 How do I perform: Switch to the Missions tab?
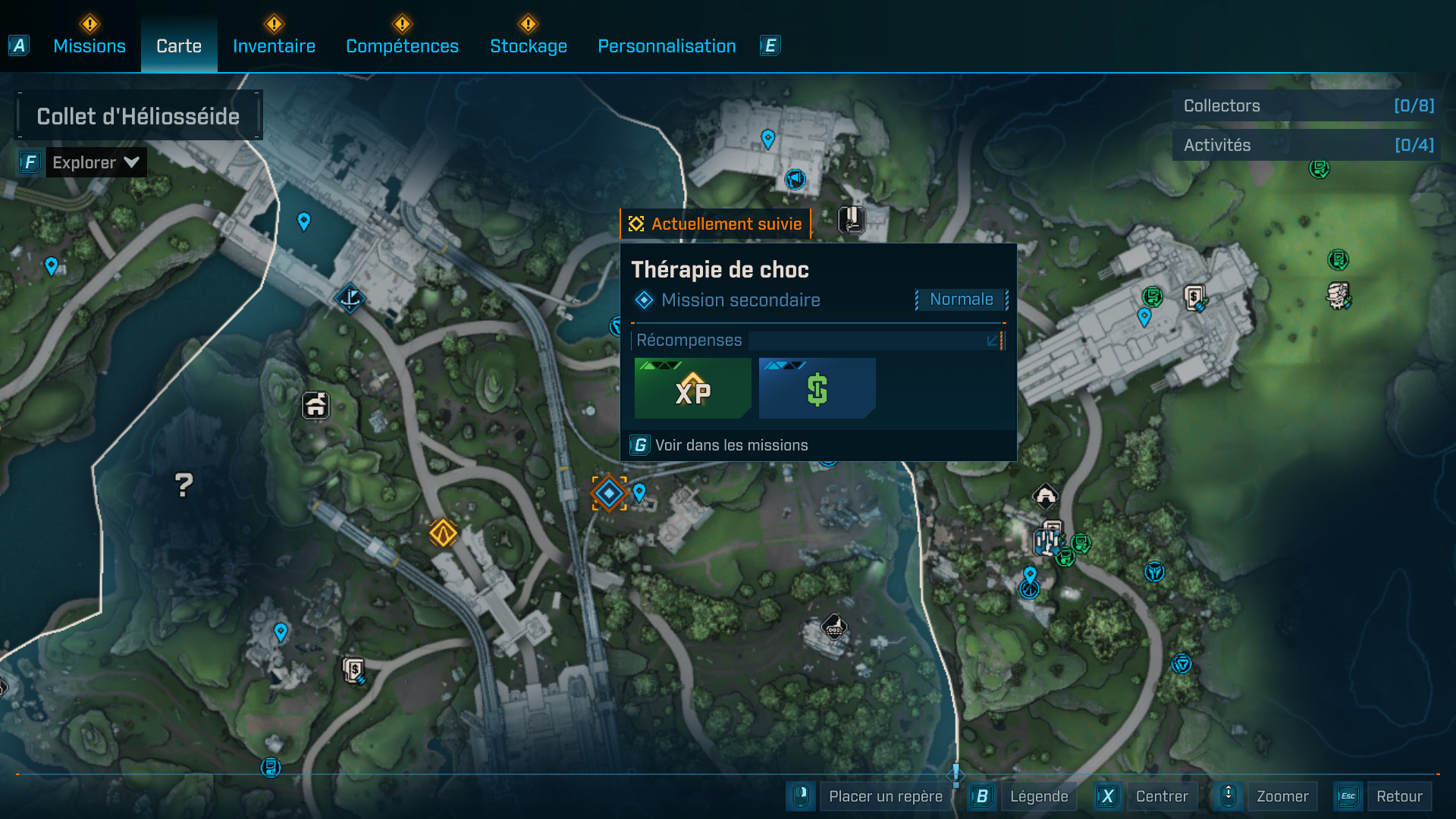pyautogui.click(x=89, y=46)
